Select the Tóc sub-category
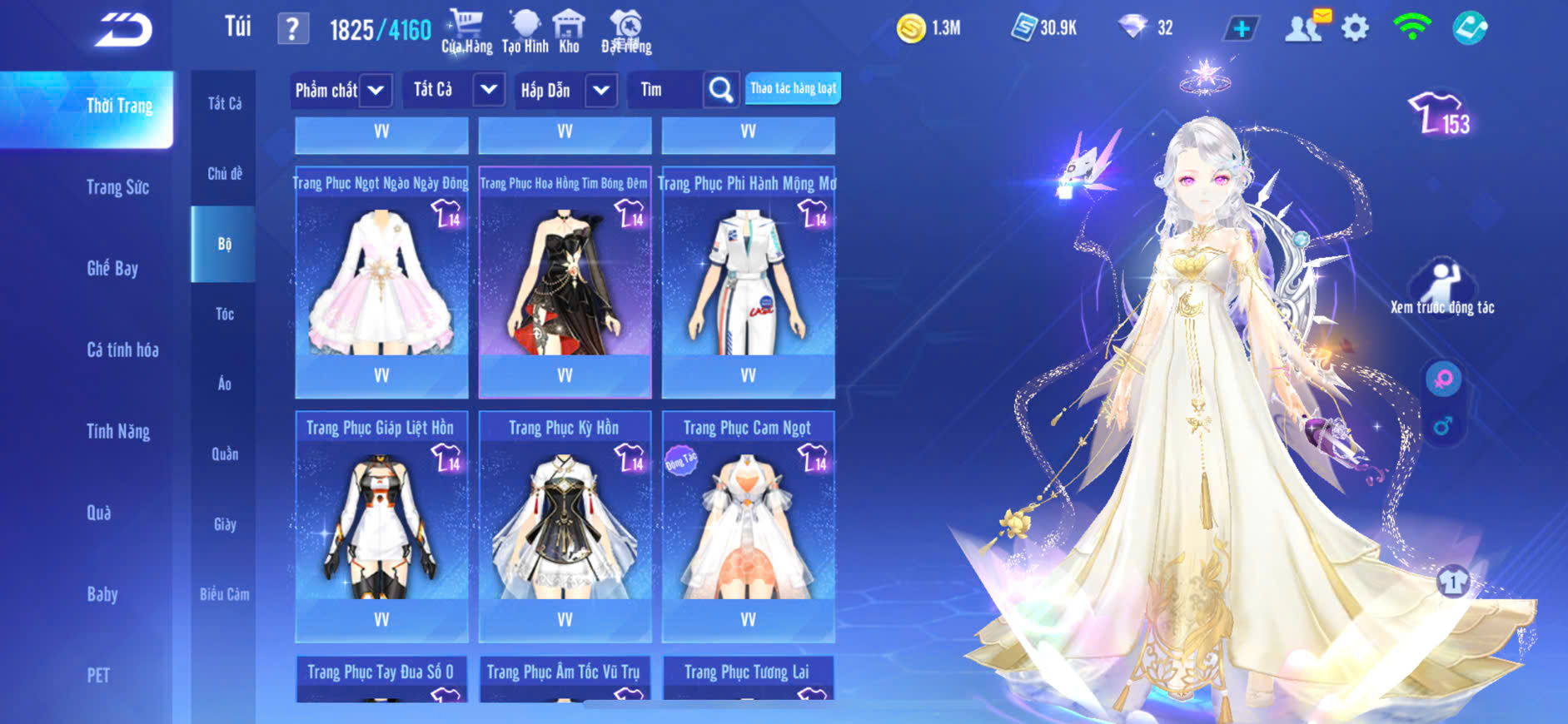Image resolution: width=1568 pixels, height=724 pixels. coord(224,314)
